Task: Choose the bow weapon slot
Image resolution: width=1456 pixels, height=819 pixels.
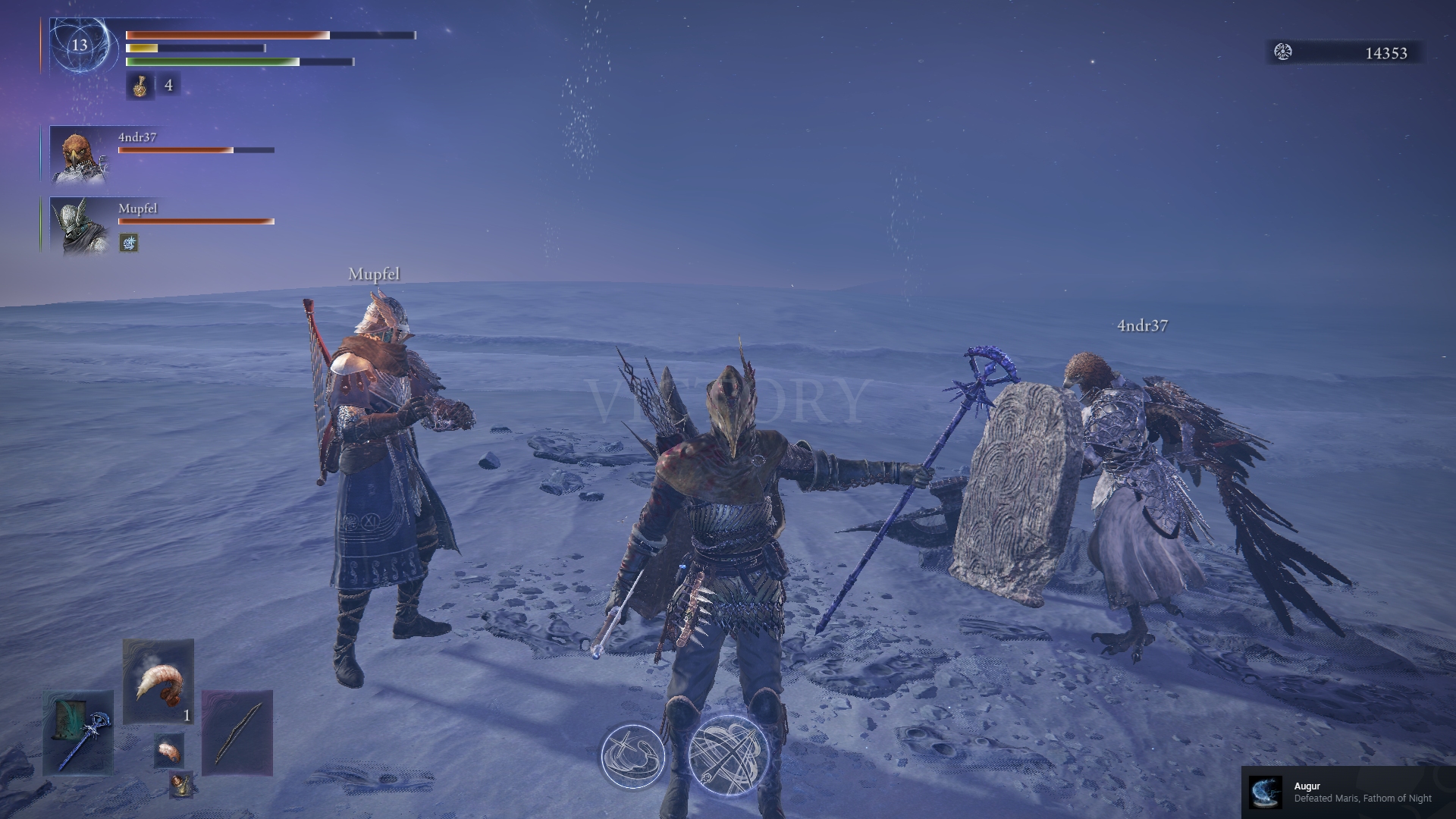Action: [x=237, y=733]
